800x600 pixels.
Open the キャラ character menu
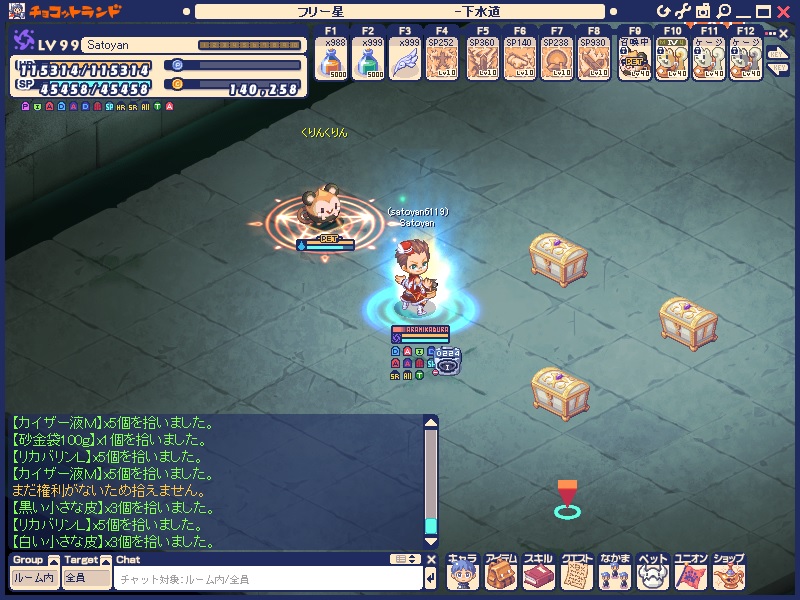coord(462,573)
